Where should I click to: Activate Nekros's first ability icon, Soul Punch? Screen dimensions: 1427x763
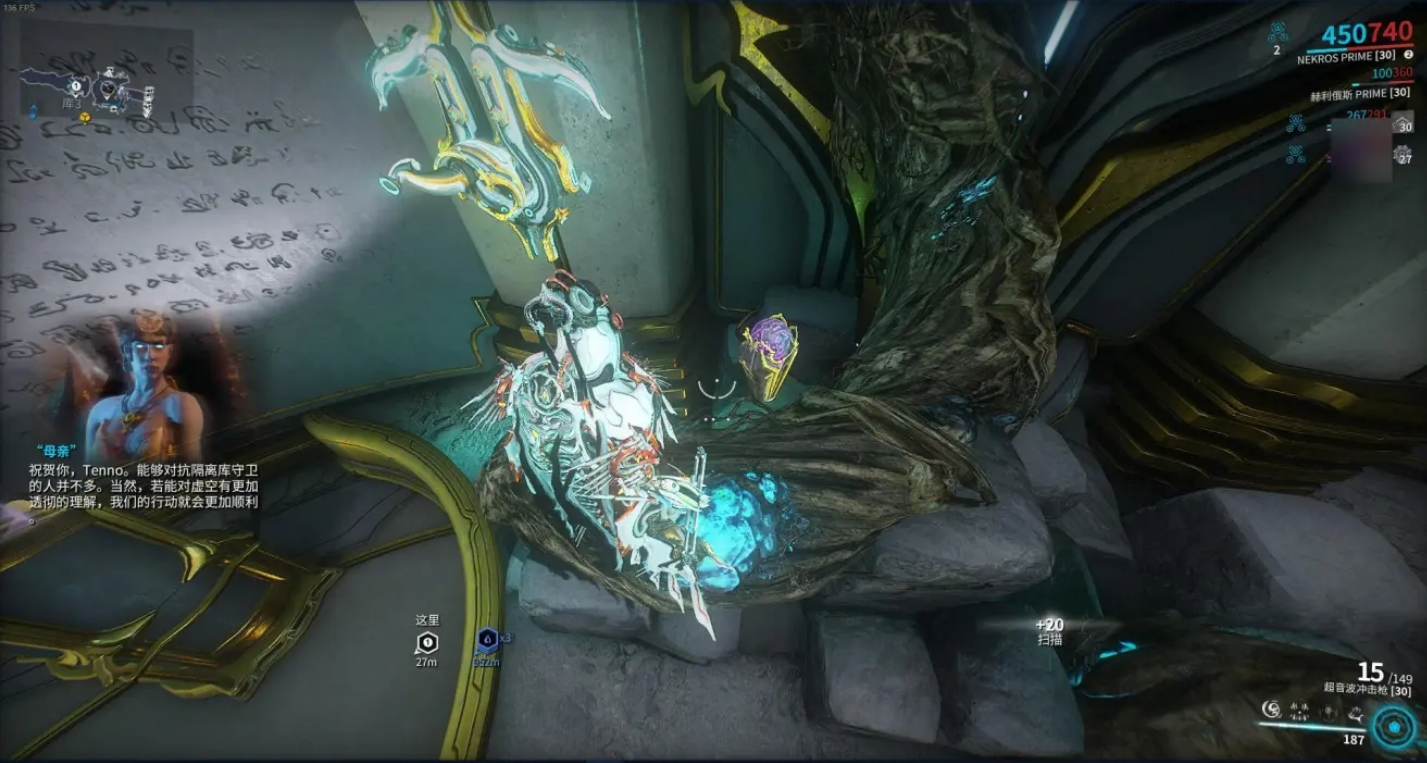[x=1271, y=709]
